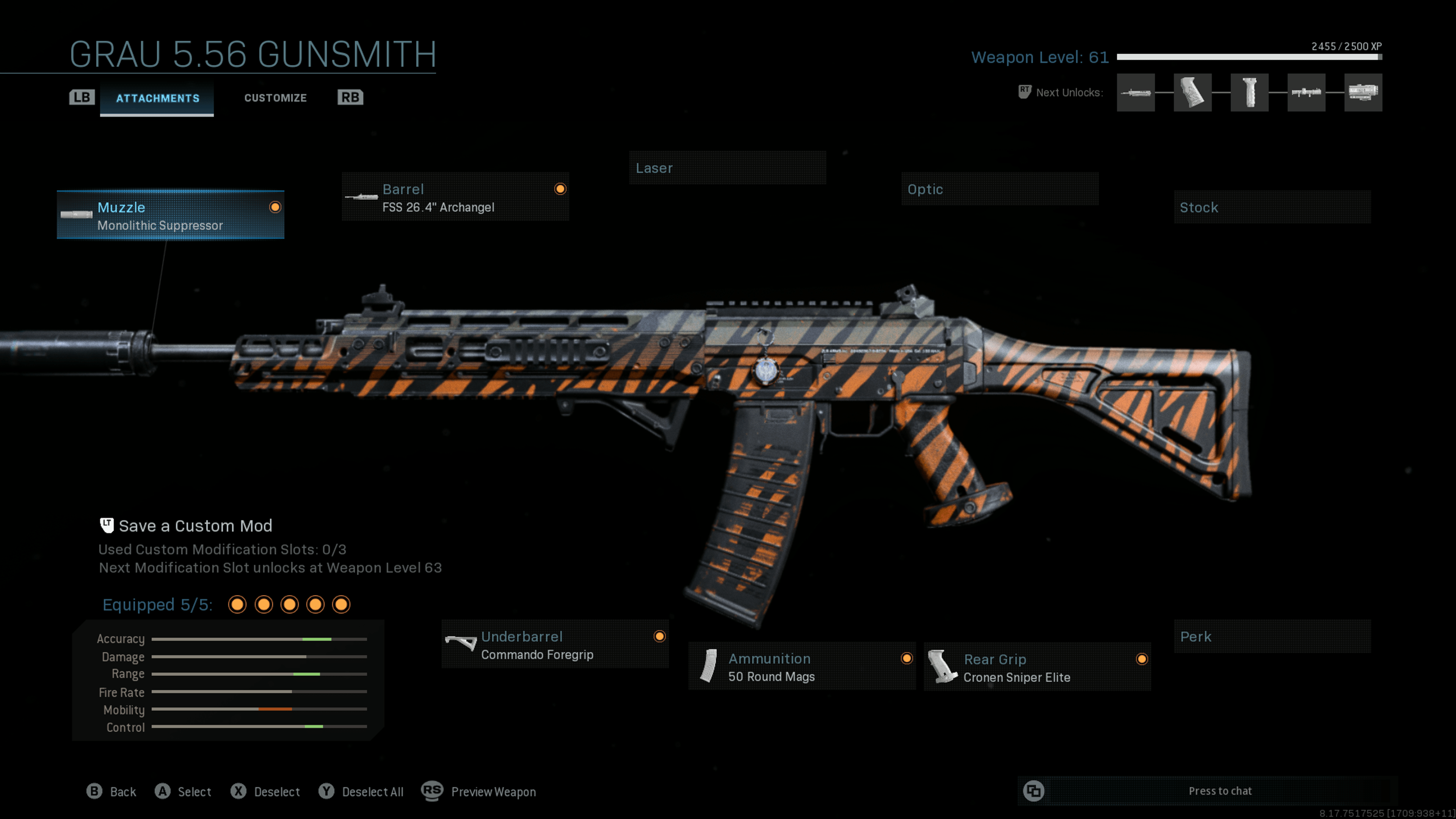Switch to the Attachments tab
Viewport: 1456px width, 819px height.
[x=157, y=97]
